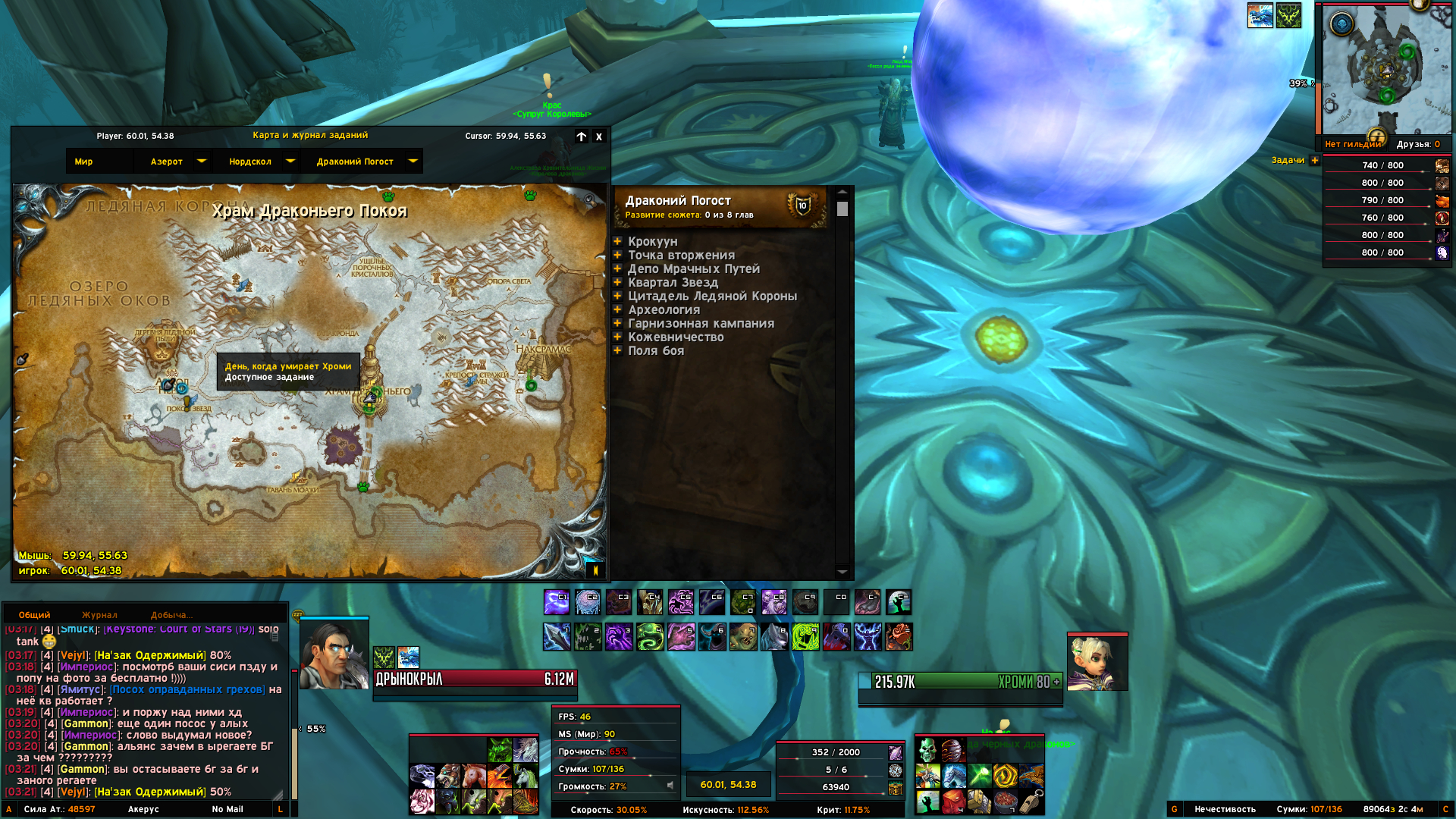The height and width of the screenshot is (819, 1456).
Task: Expand the Точка вторжения quest group
Action: [618, 255]
